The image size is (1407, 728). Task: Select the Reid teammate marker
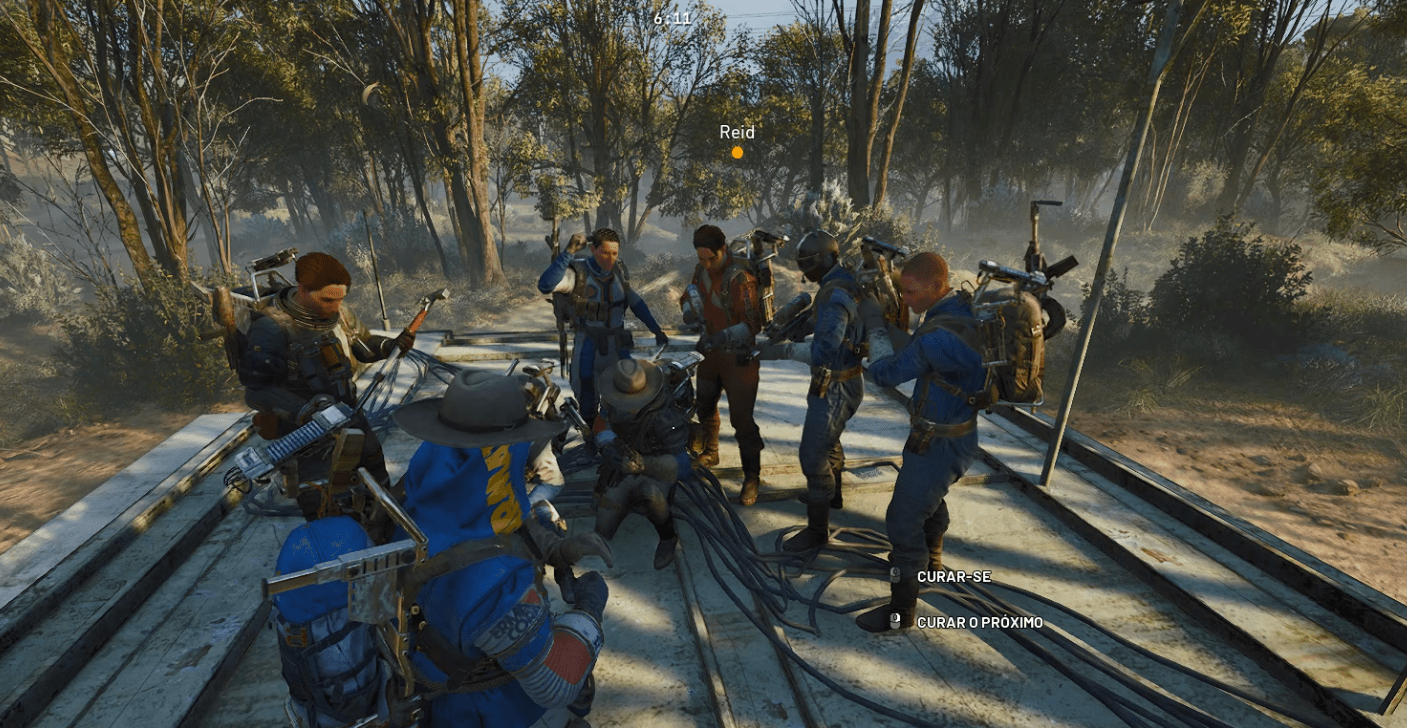click(737, 152)
